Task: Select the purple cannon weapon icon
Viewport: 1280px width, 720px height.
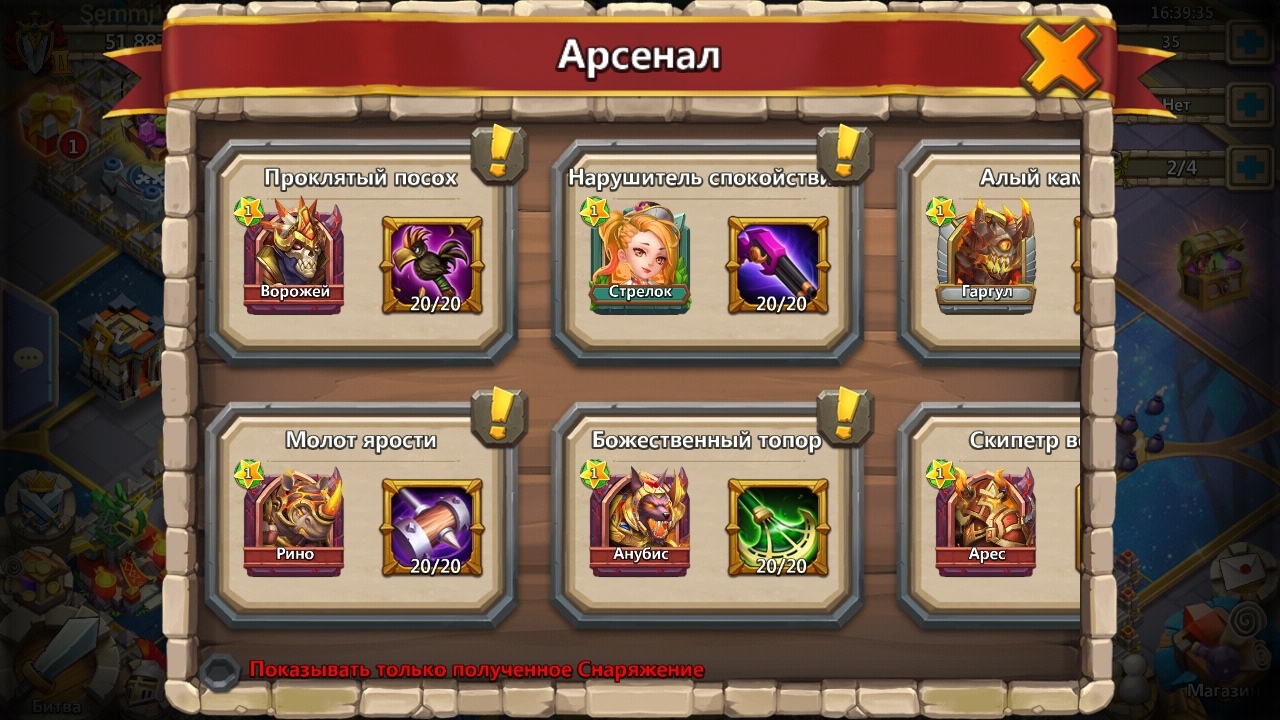Action: pos(778,265)
